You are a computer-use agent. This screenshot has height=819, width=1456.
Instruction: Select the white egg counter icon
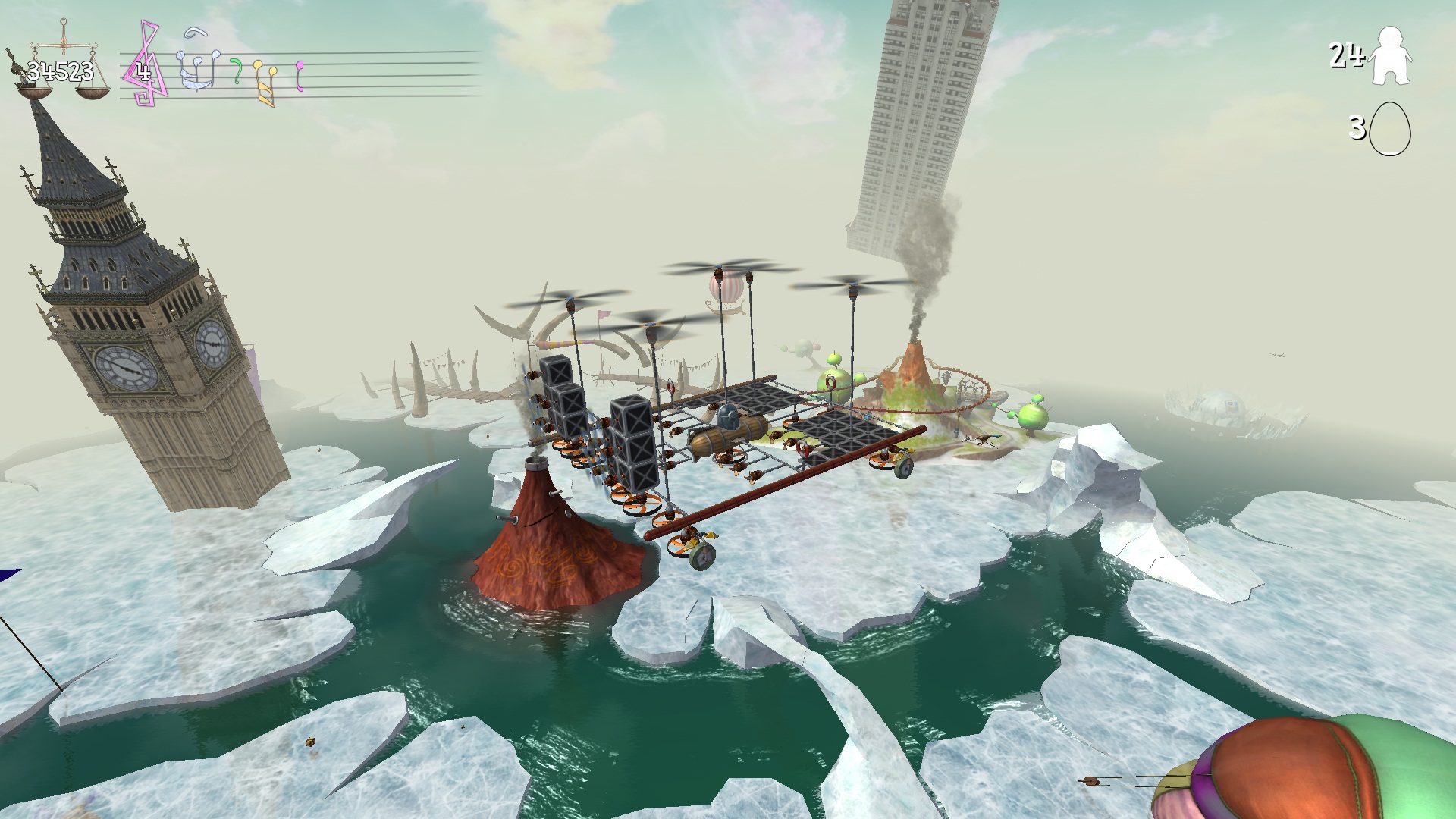coord(1390,129)
